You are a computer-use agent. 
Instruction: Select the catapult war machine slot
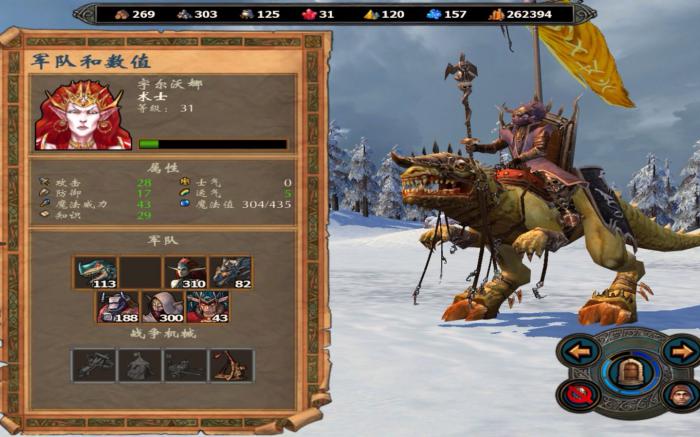(x=231, y=365)
